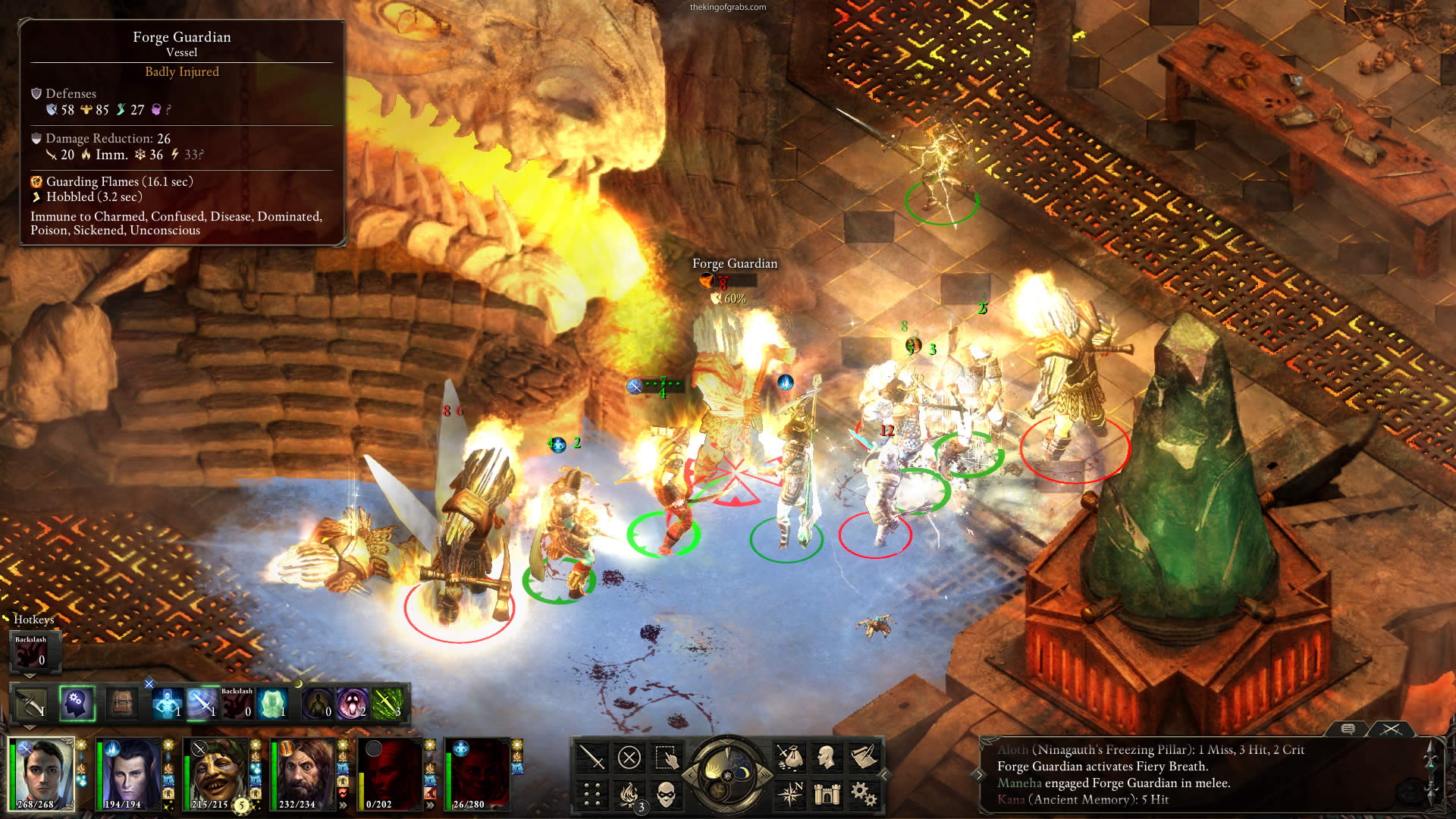Select the knocked-out party member at 0/202
The height and width of the screenshot is (819, 1456).
tap(391, 773)
